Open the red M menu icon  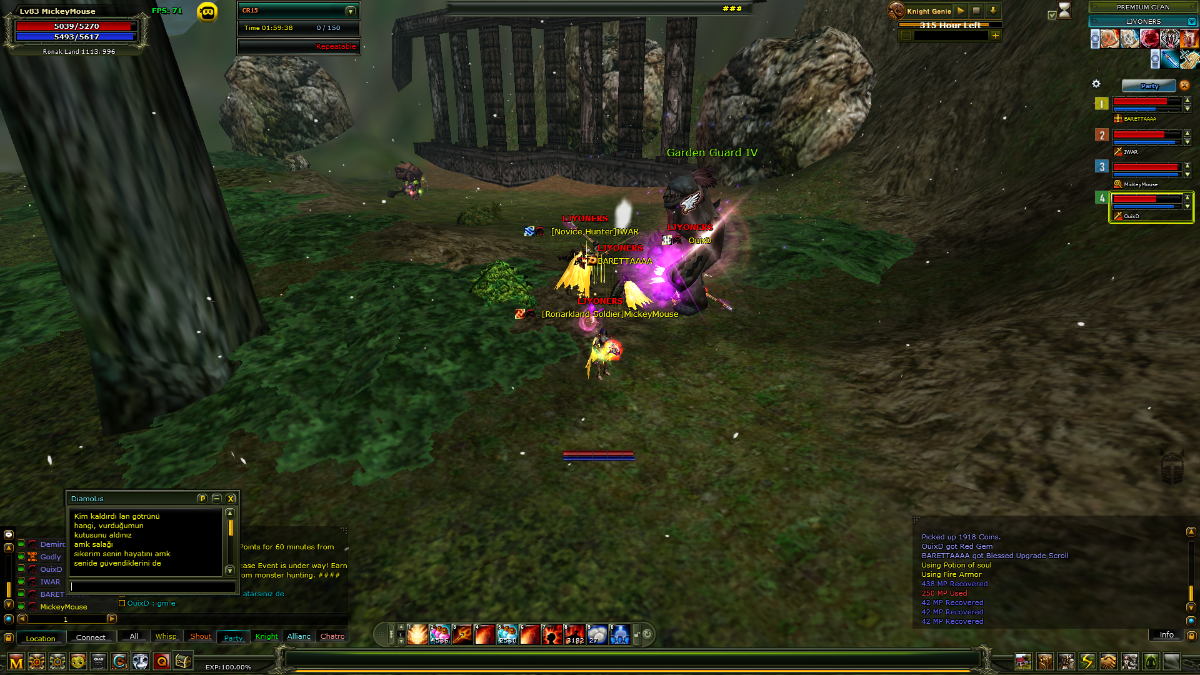coord(15,661)
